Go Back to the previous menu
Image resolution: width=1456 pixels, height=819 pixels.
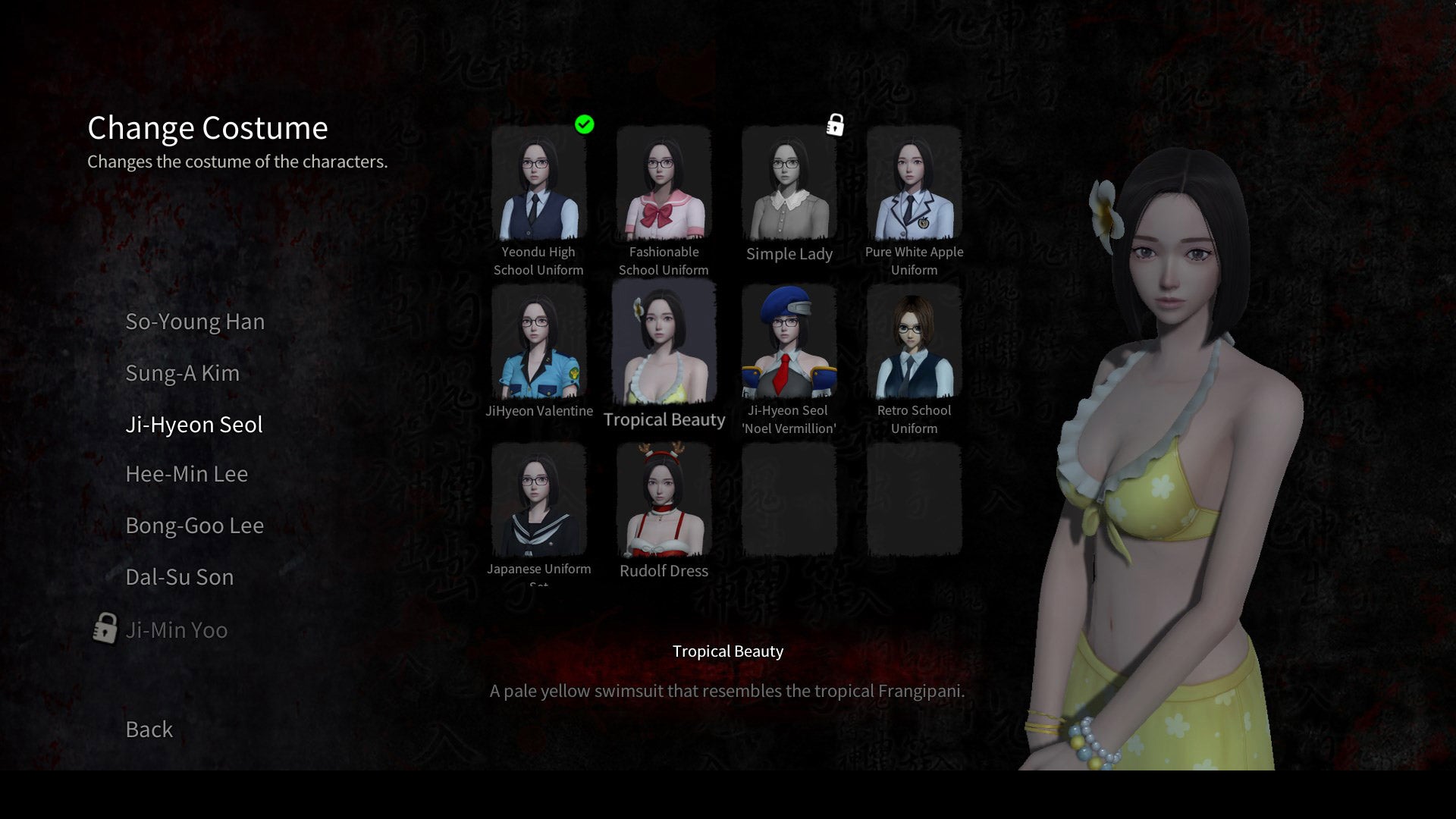tap(149, 730)
